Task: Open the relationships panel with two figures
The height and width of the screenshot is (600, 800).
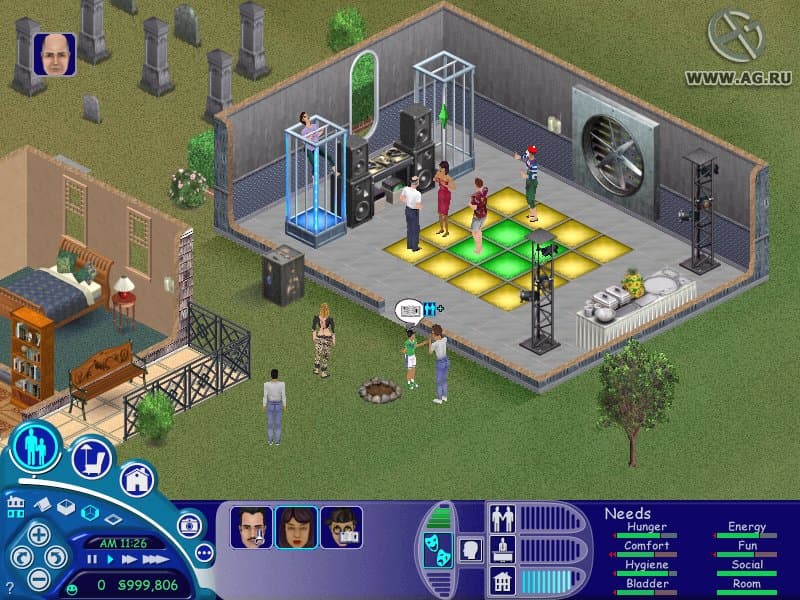Action: 501,518
